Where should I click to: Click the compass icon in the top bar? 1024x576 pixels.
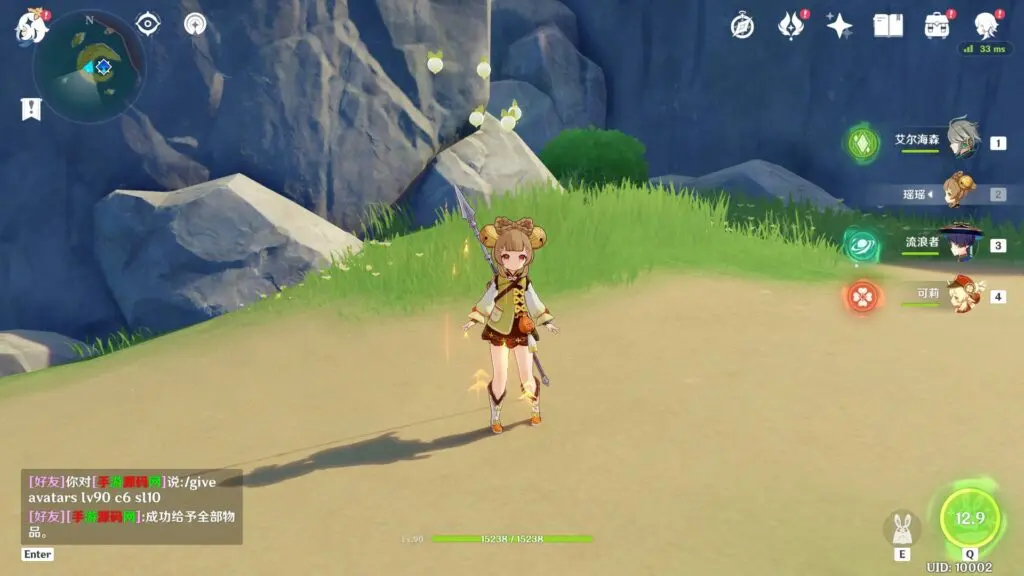coord(742,26)
